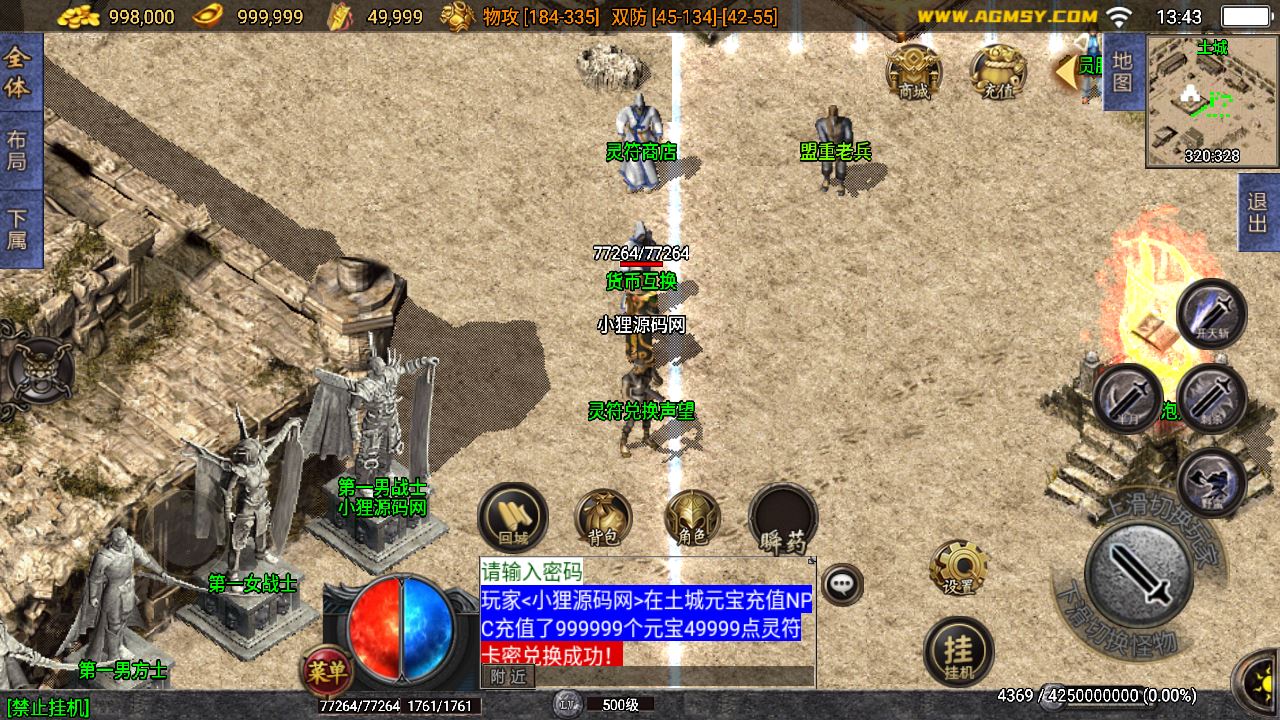Use the 半月 sword skill
The width and height of the screenshot is (1280, 720).
1128,399
